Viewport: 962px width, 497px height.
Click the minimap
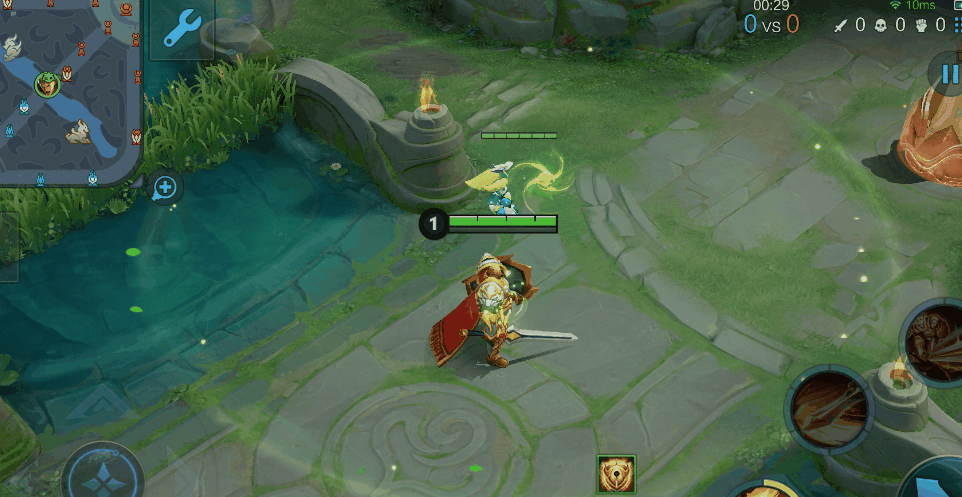coord(68,90)
